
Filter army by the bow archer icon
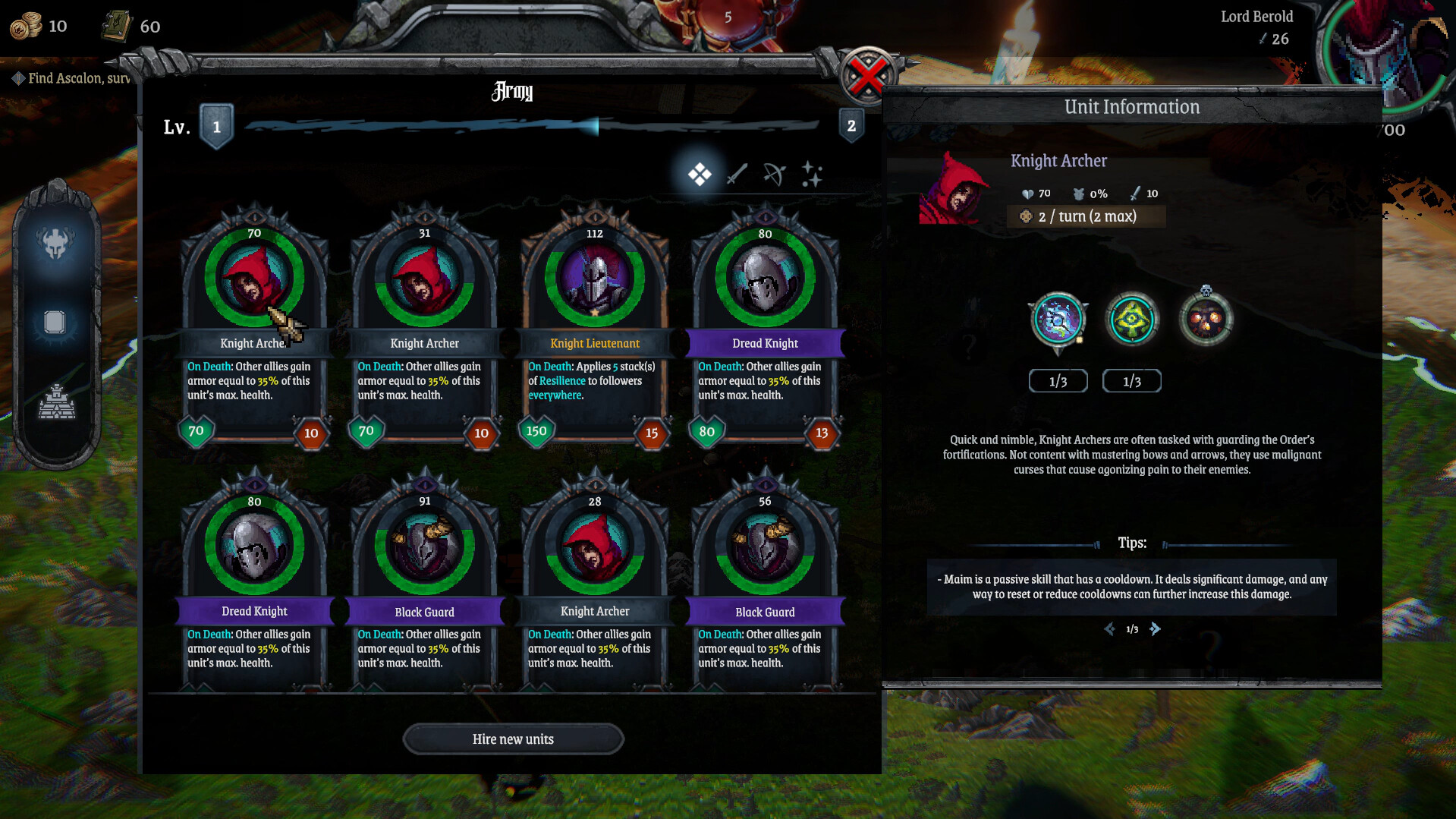tap(775, 173)
